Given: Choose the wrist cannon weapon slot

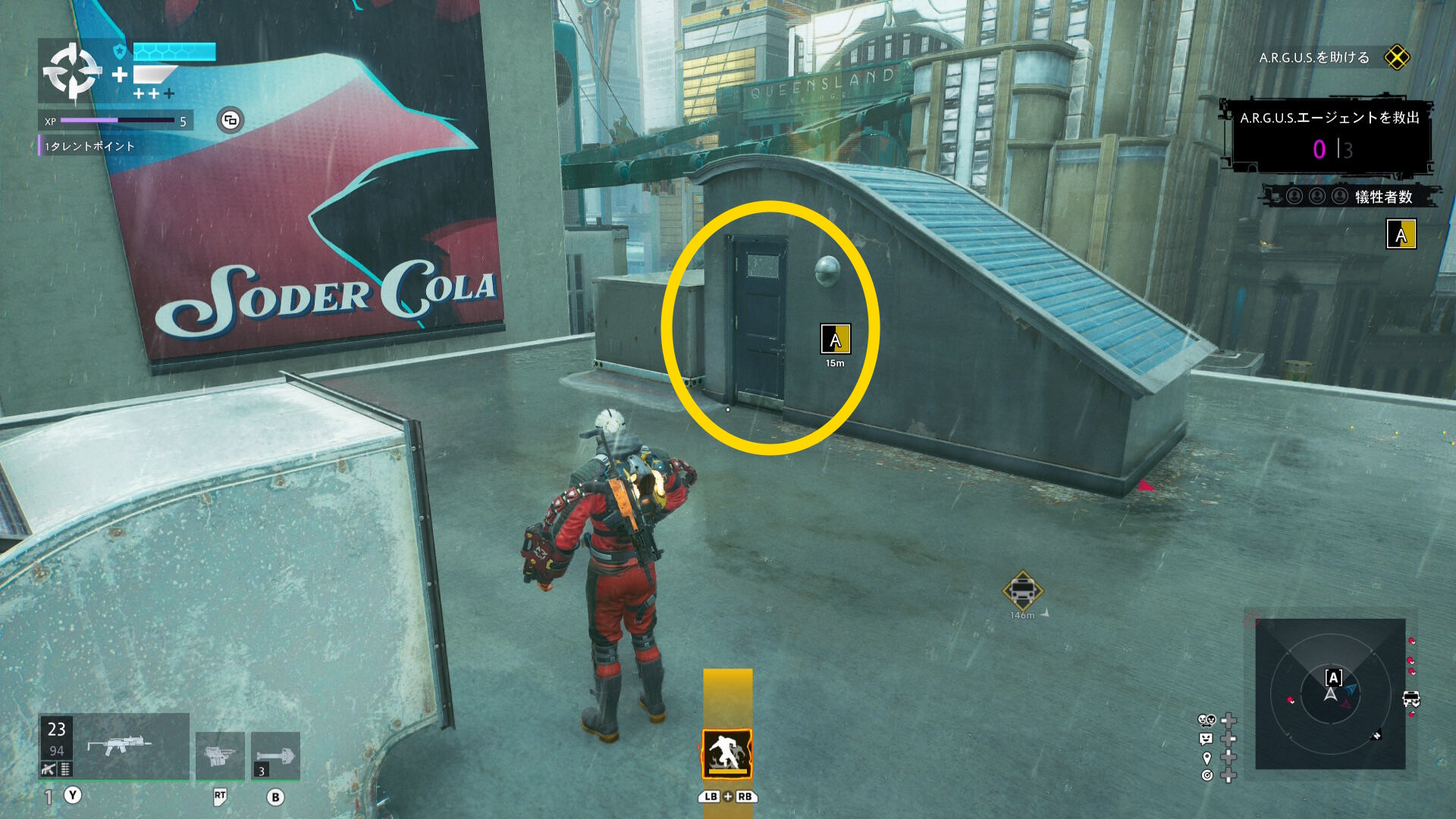Looking at the screenshot, I should point(220,756).
